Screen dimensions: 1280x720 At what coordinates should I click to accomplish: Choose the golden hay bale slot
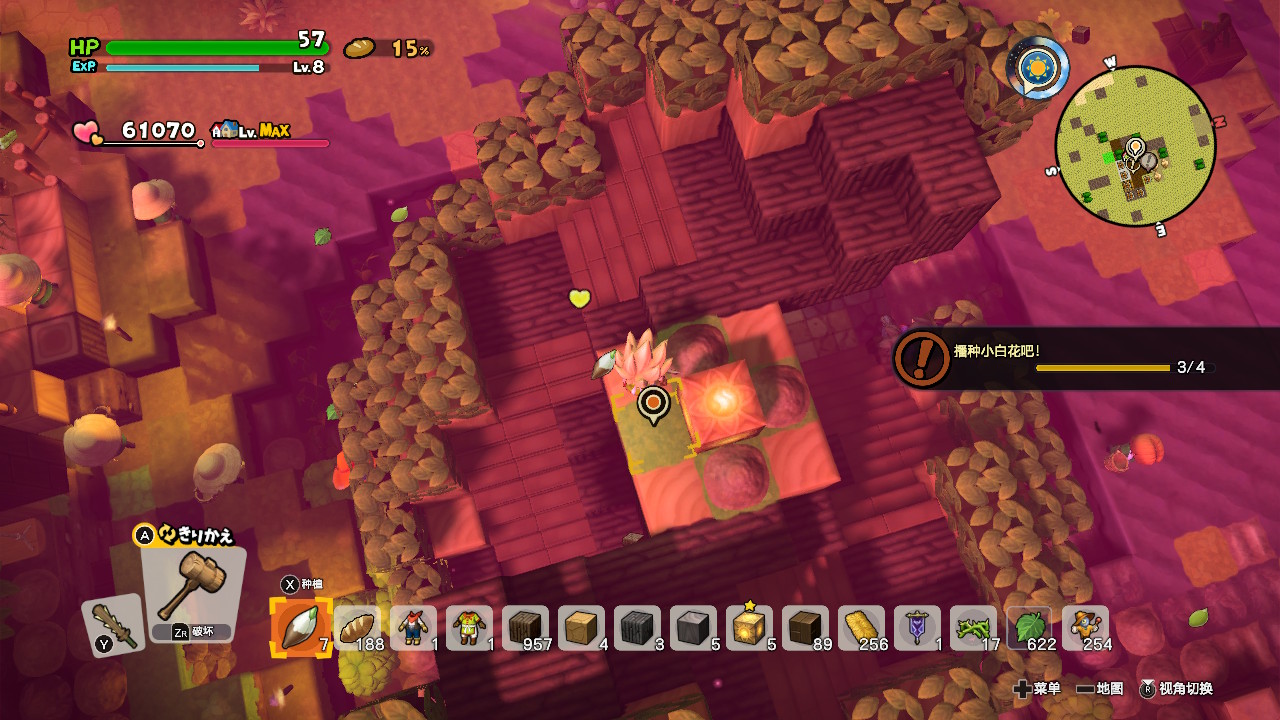(861, 628)
